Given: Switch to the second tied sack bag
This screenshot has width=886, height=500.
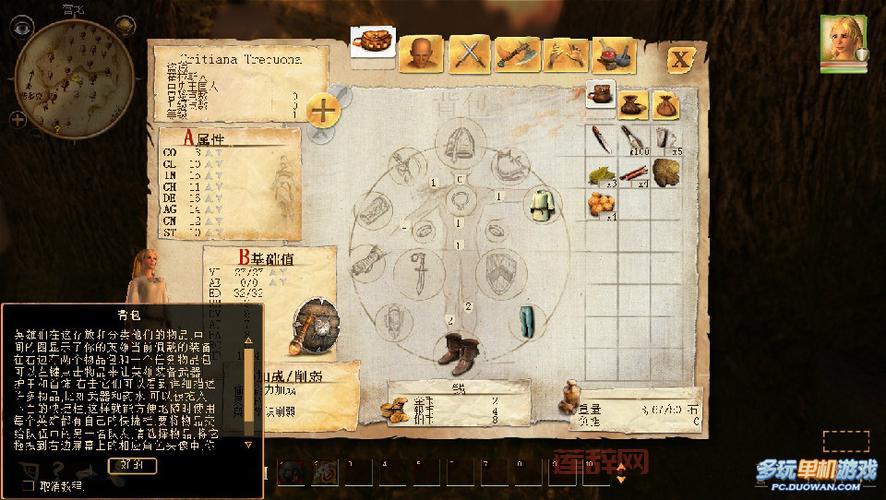Looking at the screenshot, I should 664,104.
